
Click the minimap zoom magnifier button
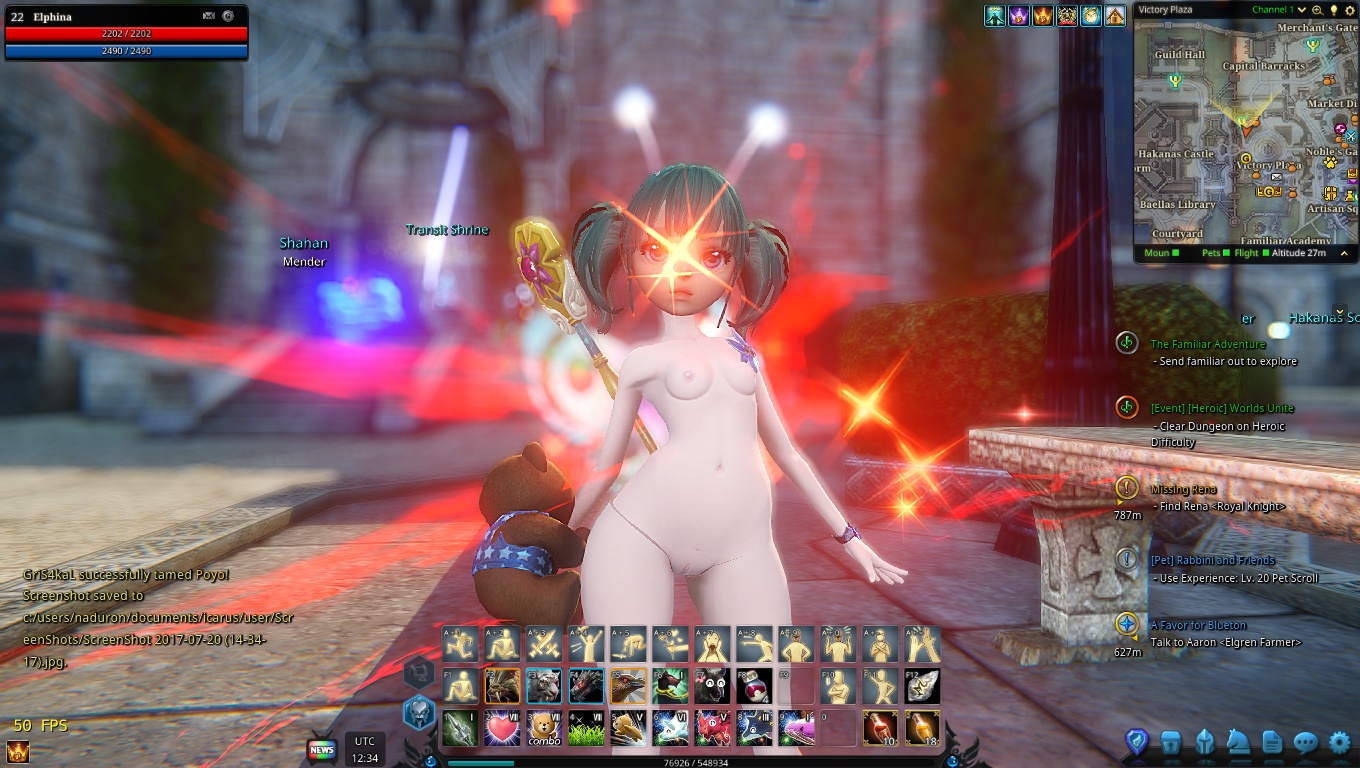tap(1317, 10)
